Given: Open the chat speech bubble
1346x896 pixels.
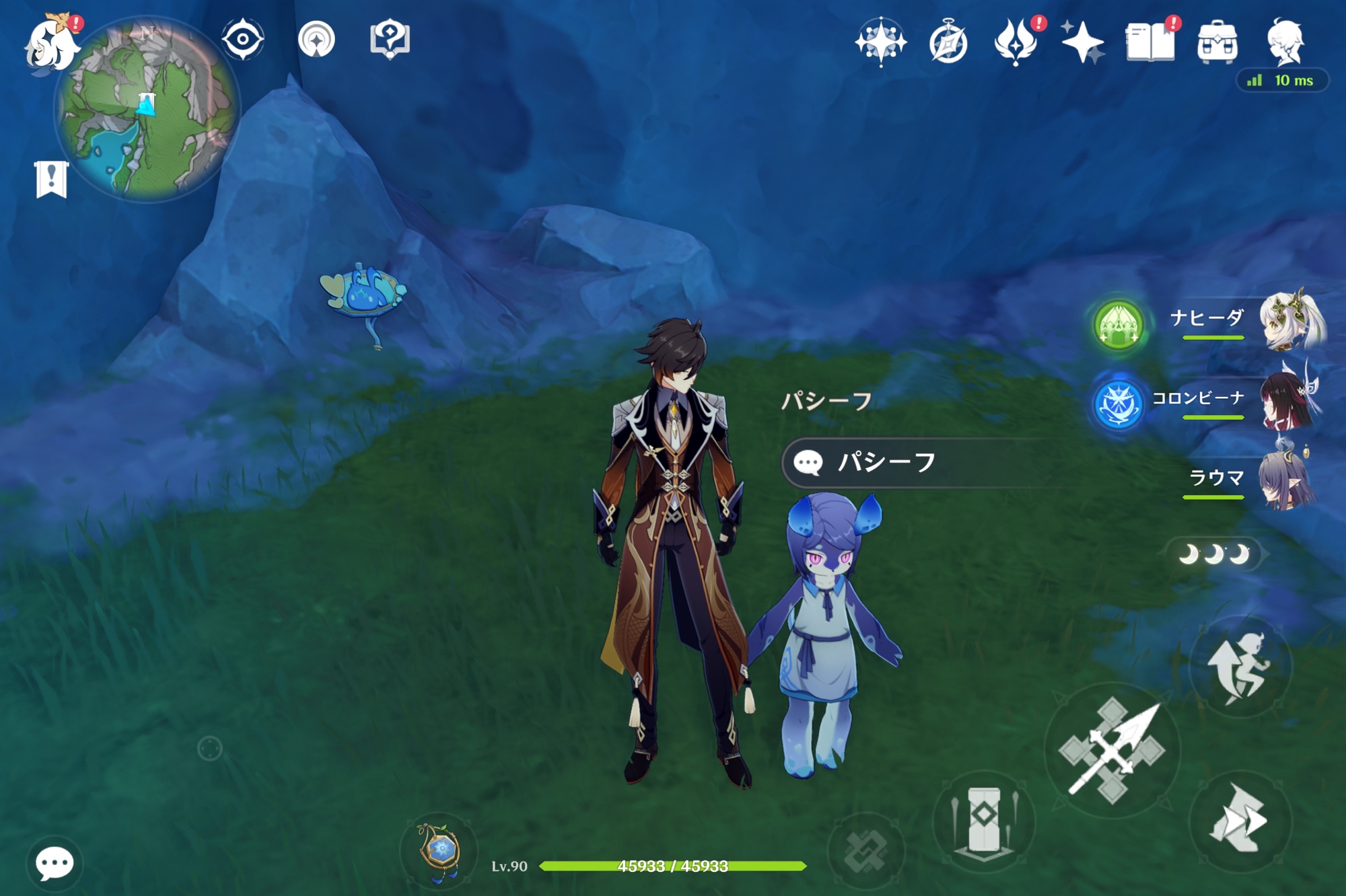Looking at the screenshot, I should coord(55,864).
